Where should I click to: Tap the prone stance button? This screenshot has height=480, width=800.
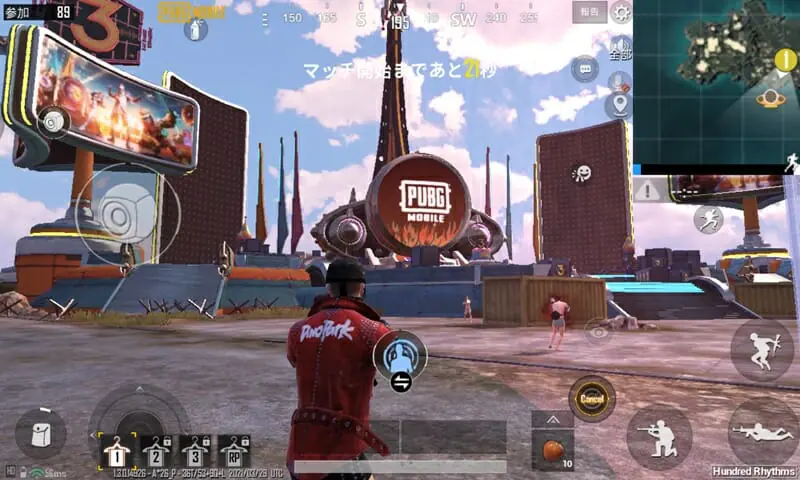pyautogui.click(x=762, y=432)
